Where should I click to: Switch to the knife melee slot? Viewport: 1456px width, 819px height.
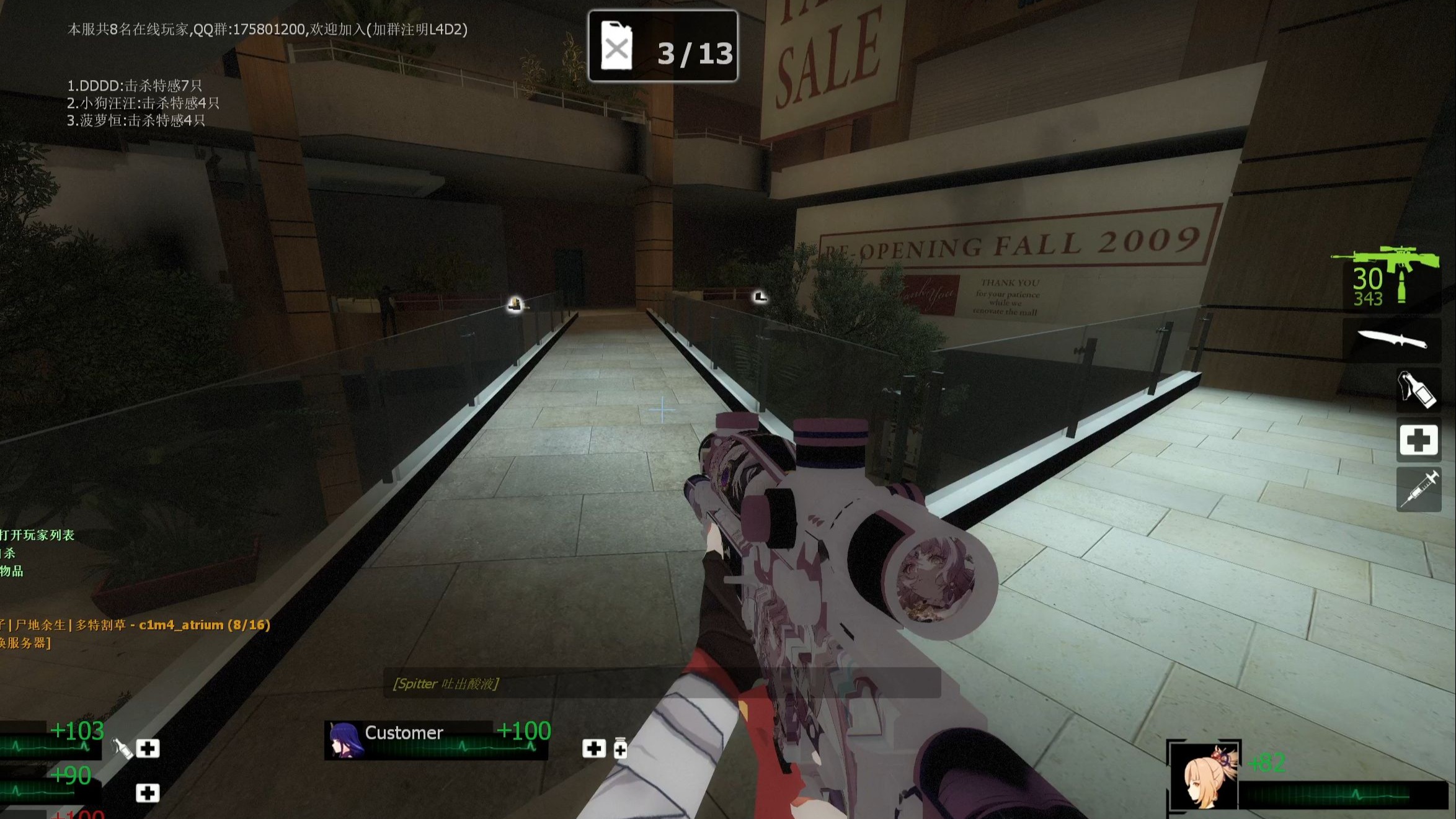(x=1392, y=339)
